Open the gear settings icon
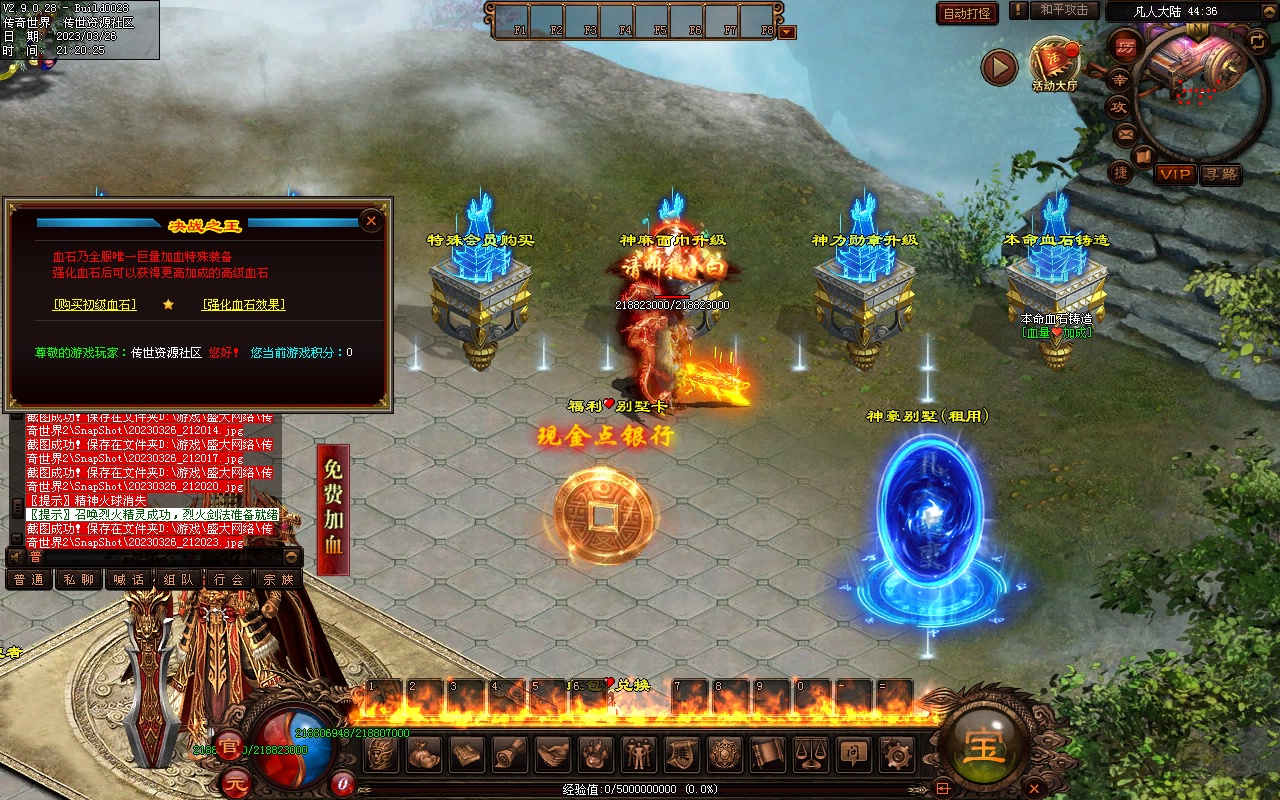1280x800 pixels. click(894, 753)
